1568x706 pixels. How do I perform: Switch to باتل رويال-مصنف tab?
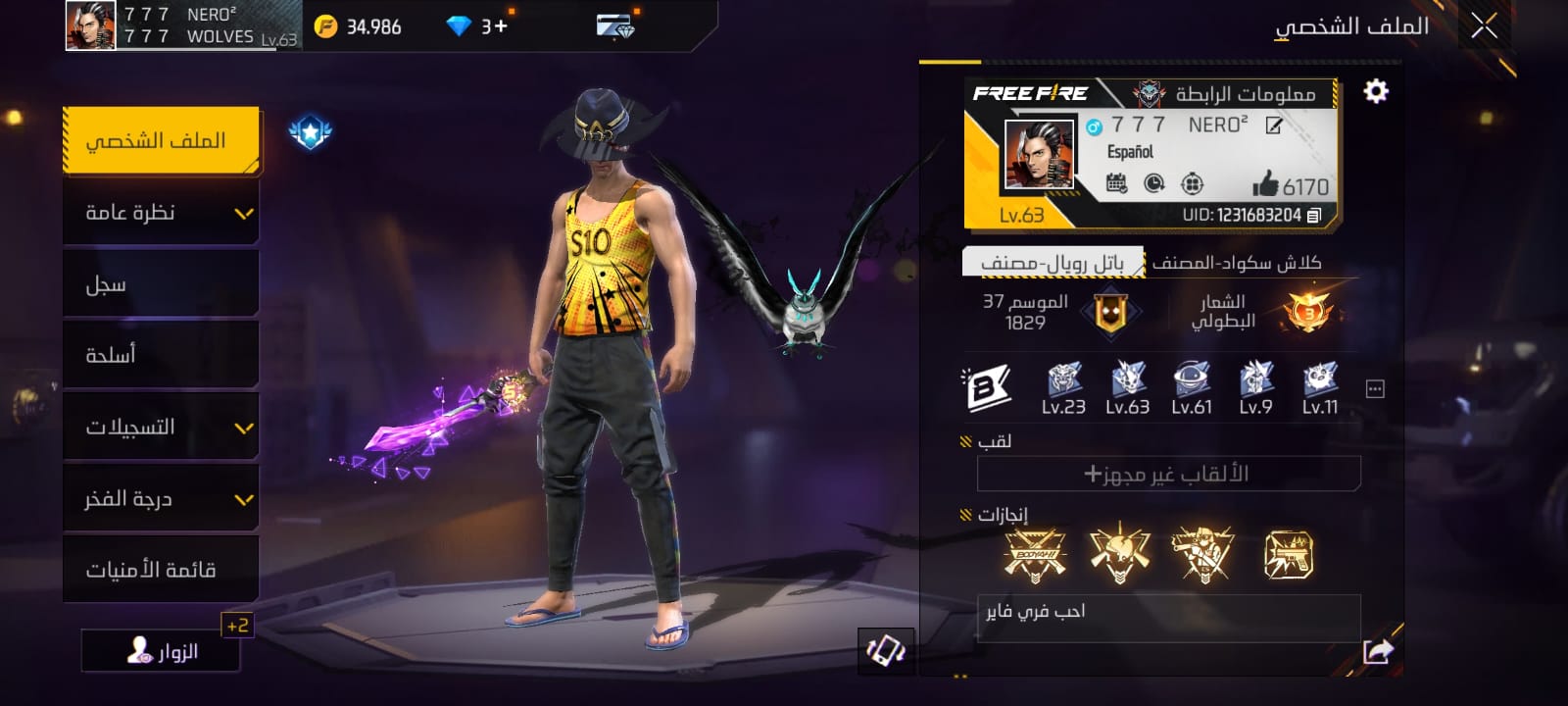coord(1053,263)
